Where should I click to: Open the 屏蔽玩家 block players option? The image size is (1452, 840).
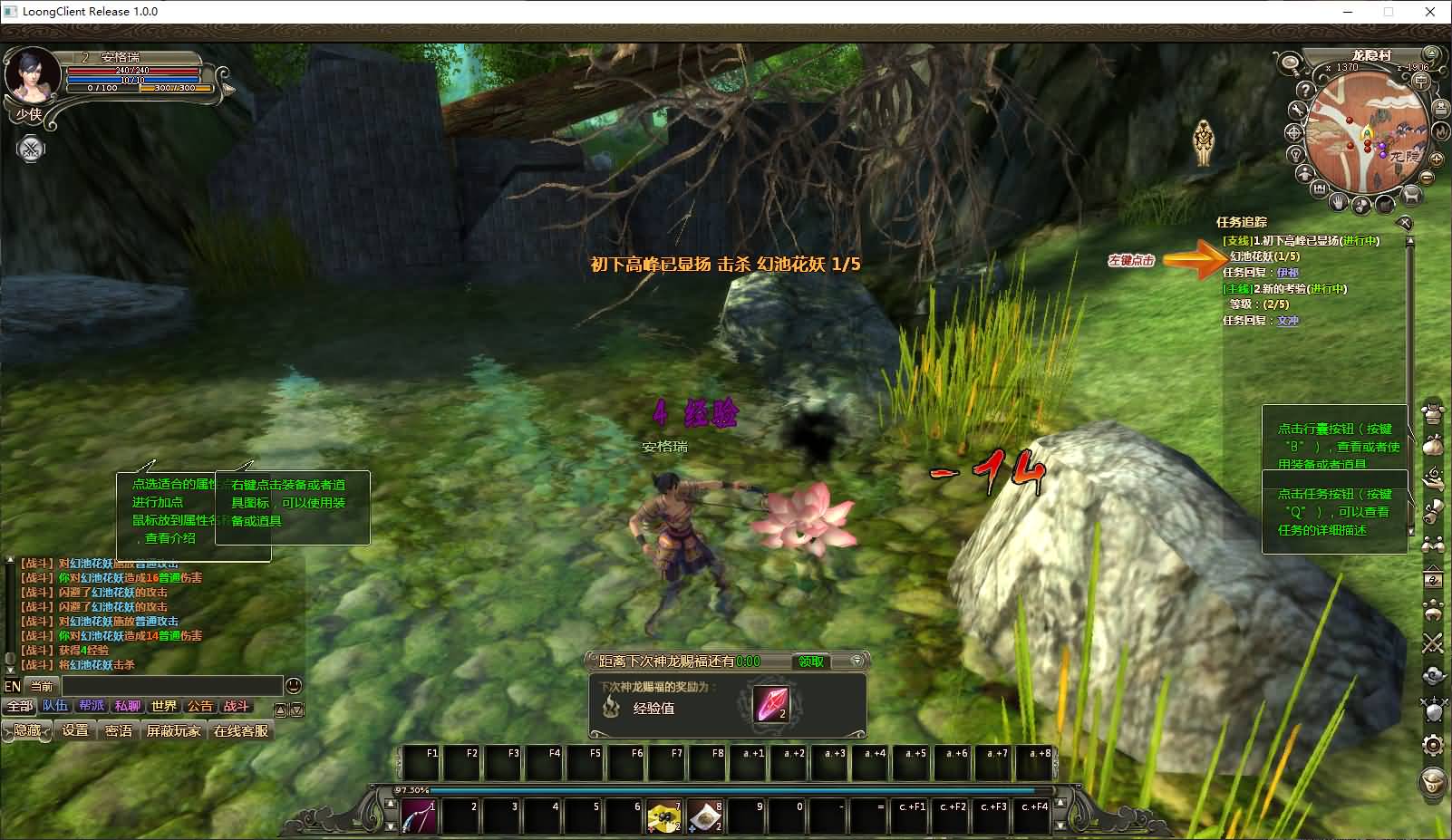coord(173,730)
